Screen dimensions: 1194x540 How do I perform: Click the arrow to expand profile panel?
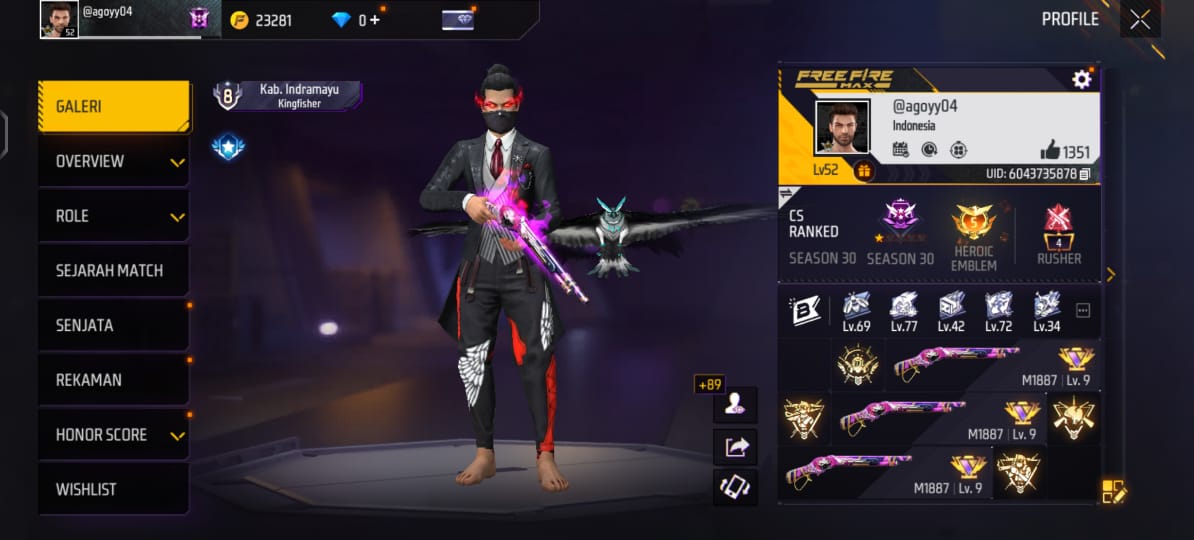[x=1110, y=274]
